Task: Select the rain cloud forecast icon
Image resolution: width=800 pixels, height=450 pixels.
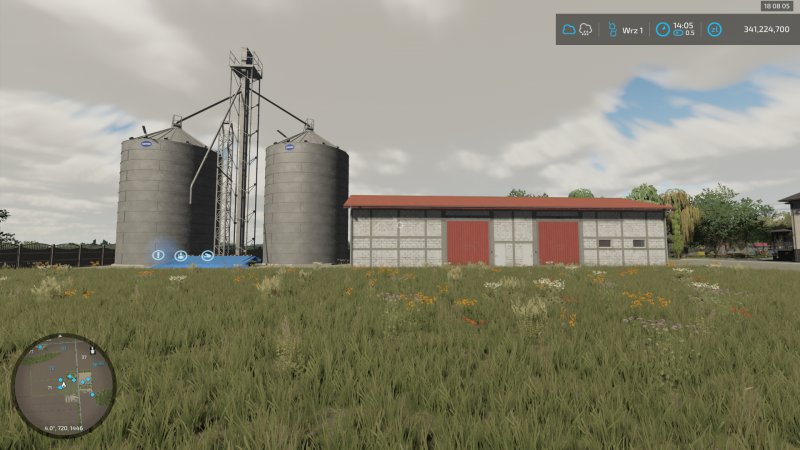Action: (585, 29)
